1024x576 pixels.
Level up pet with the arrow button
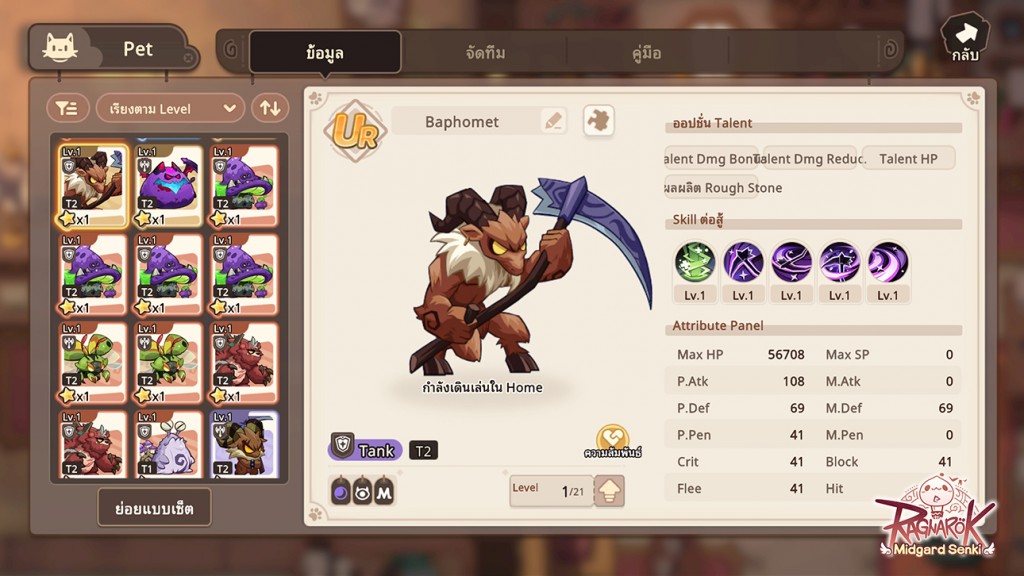coord(609,491)
